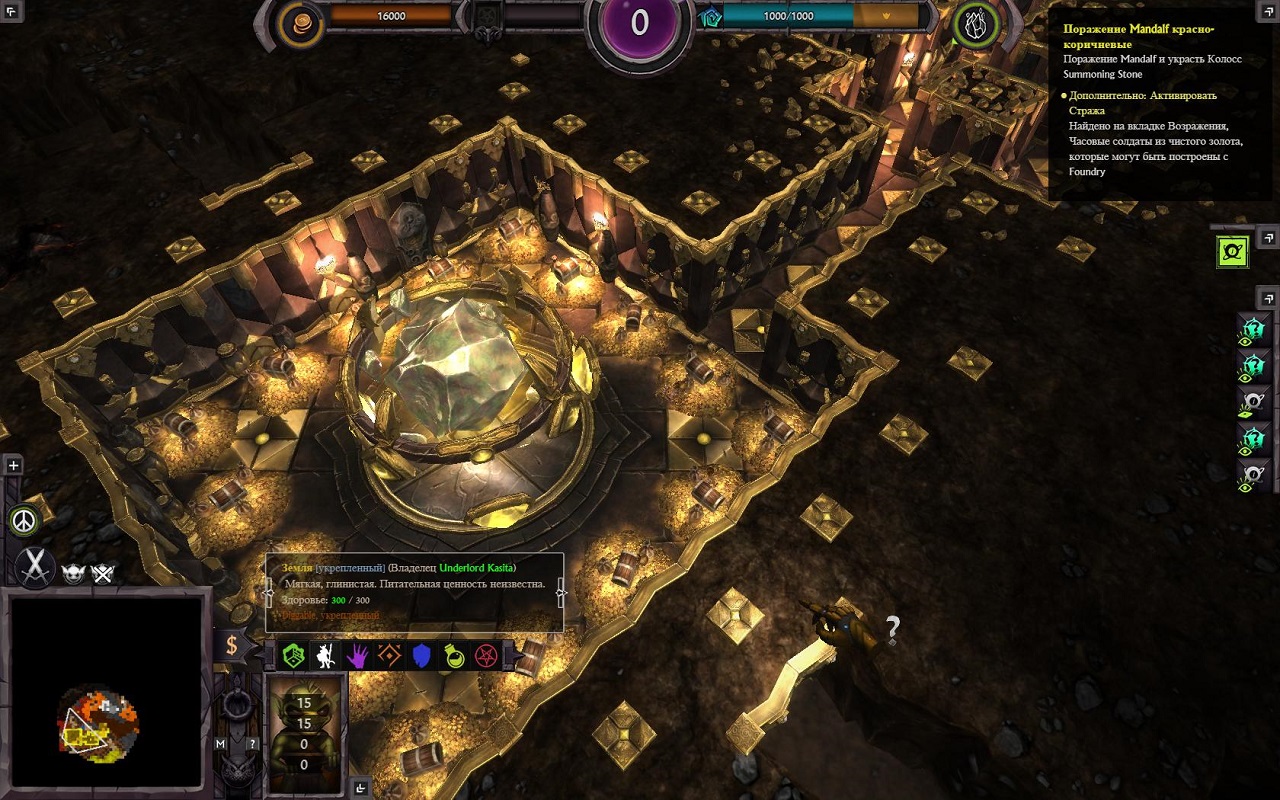The width and height of the screenshot is (1280, 800).
Task: Open the orange diamond rune tab
Action: point(390,656)
